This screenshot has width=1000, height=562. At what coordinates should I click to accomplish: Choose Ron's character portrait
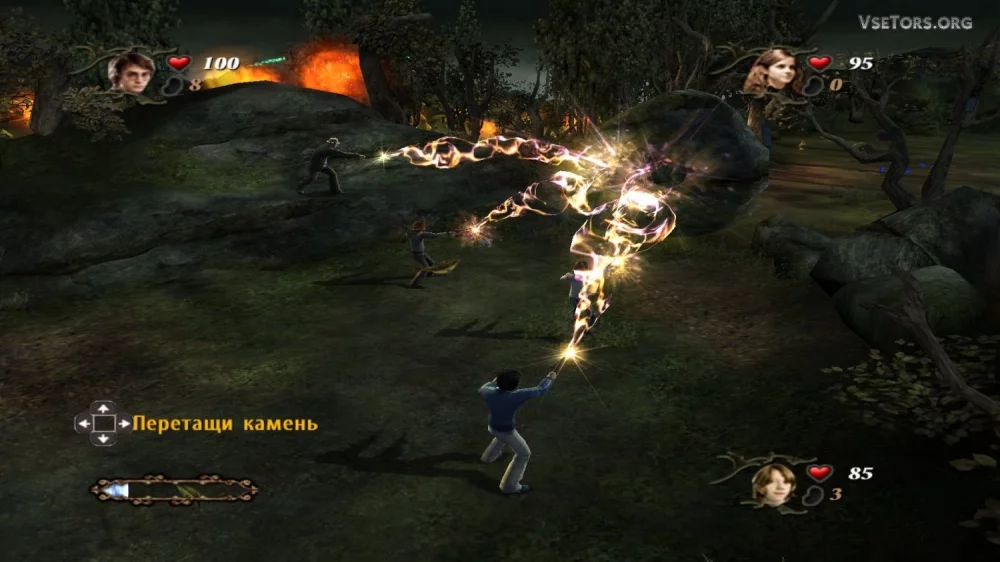point(774,482)
